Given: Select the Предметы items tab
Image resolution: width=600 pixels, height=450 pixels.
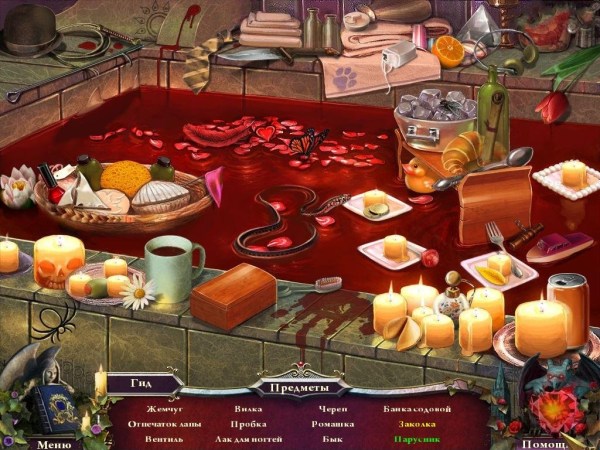Looking at the screenshot, I should [x=299, y=385].
